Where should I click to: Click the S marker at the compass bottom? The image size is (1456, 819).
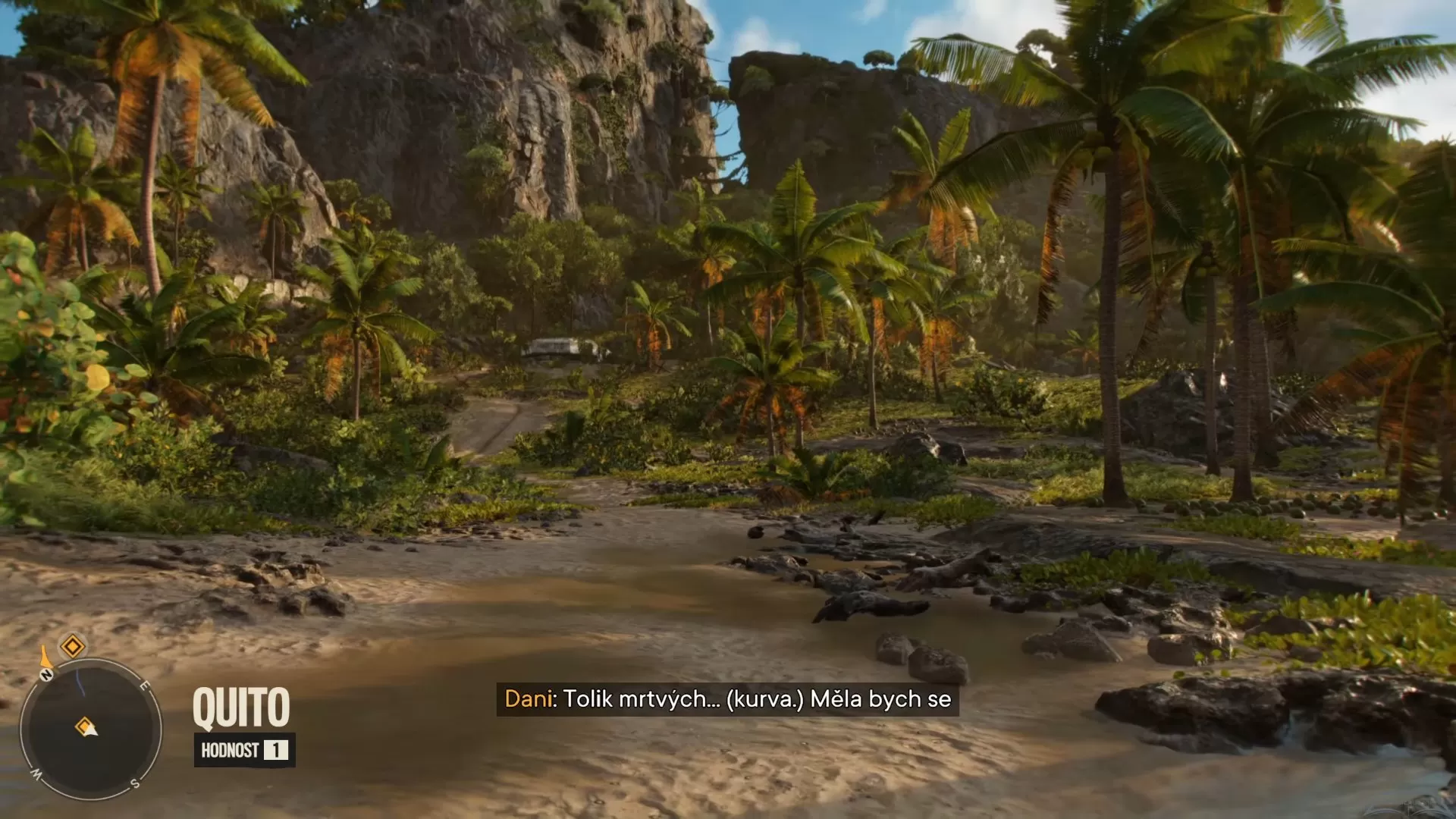[x=134, y=782]
